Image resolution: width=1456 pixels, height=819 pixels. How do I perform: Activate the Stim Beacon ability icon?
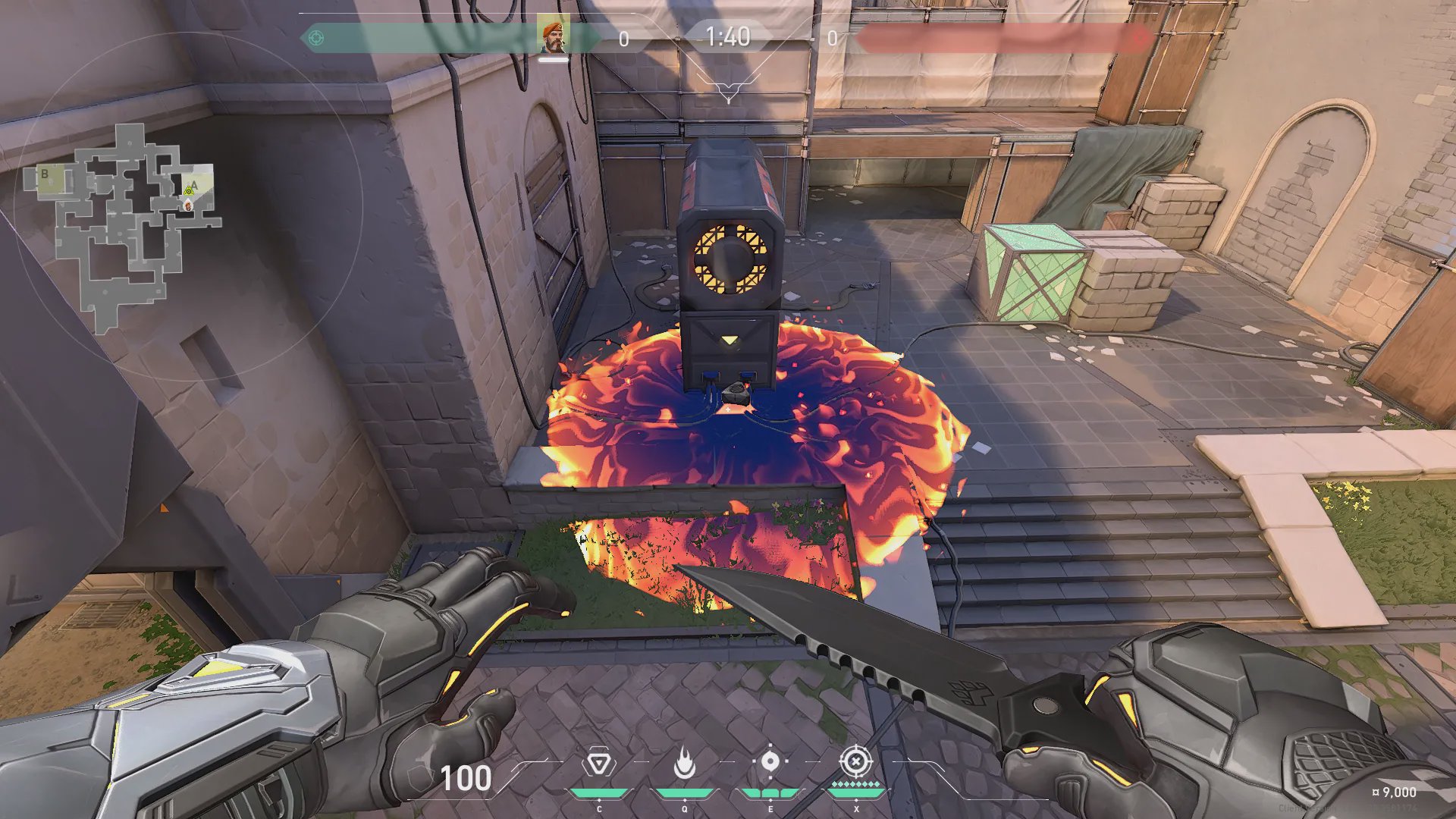pyautogui.click(x=598, y=763)
